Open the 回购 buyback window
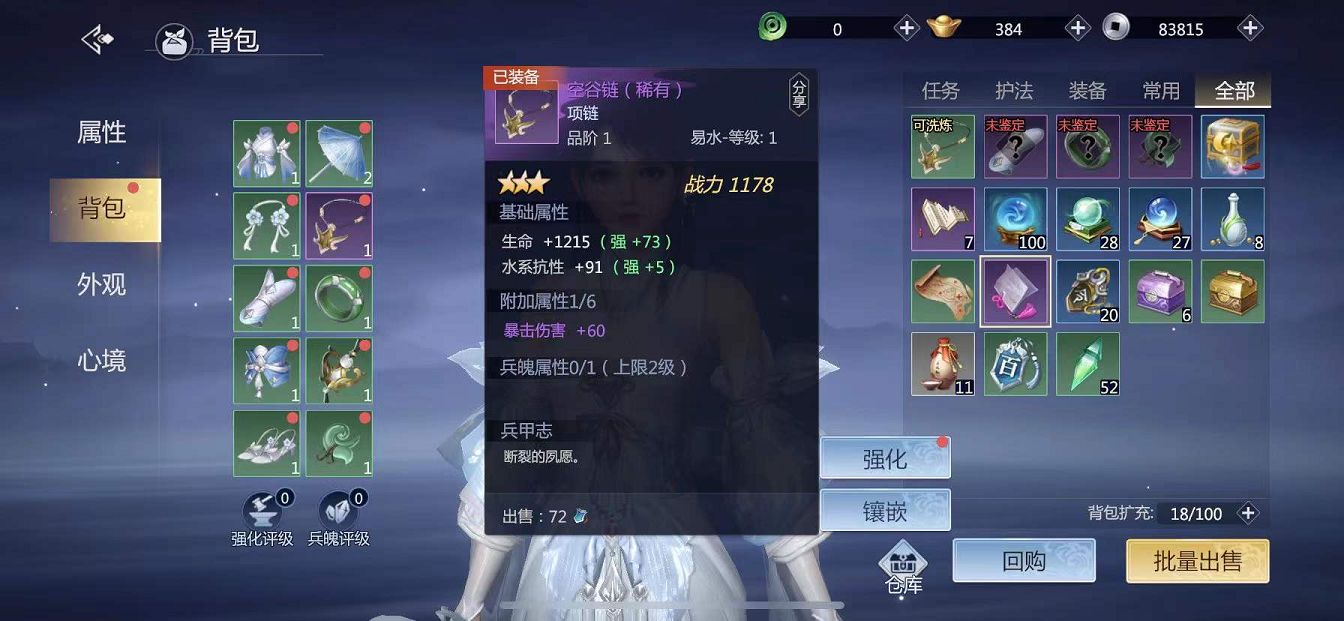The height and width of the screenshot is (621, 1344). pos(1024,561)
